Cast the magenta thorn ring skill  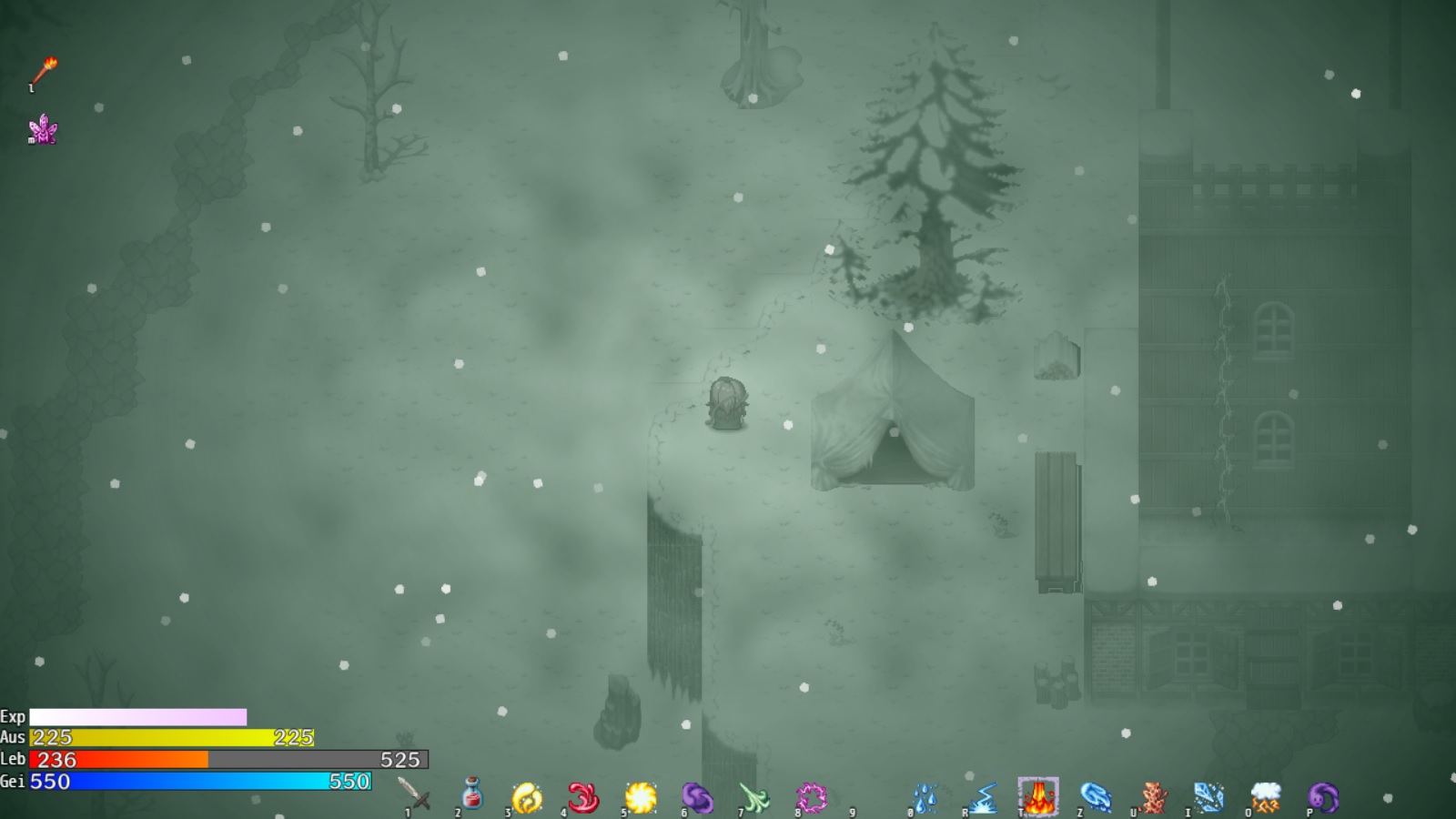tap(811, 797)
